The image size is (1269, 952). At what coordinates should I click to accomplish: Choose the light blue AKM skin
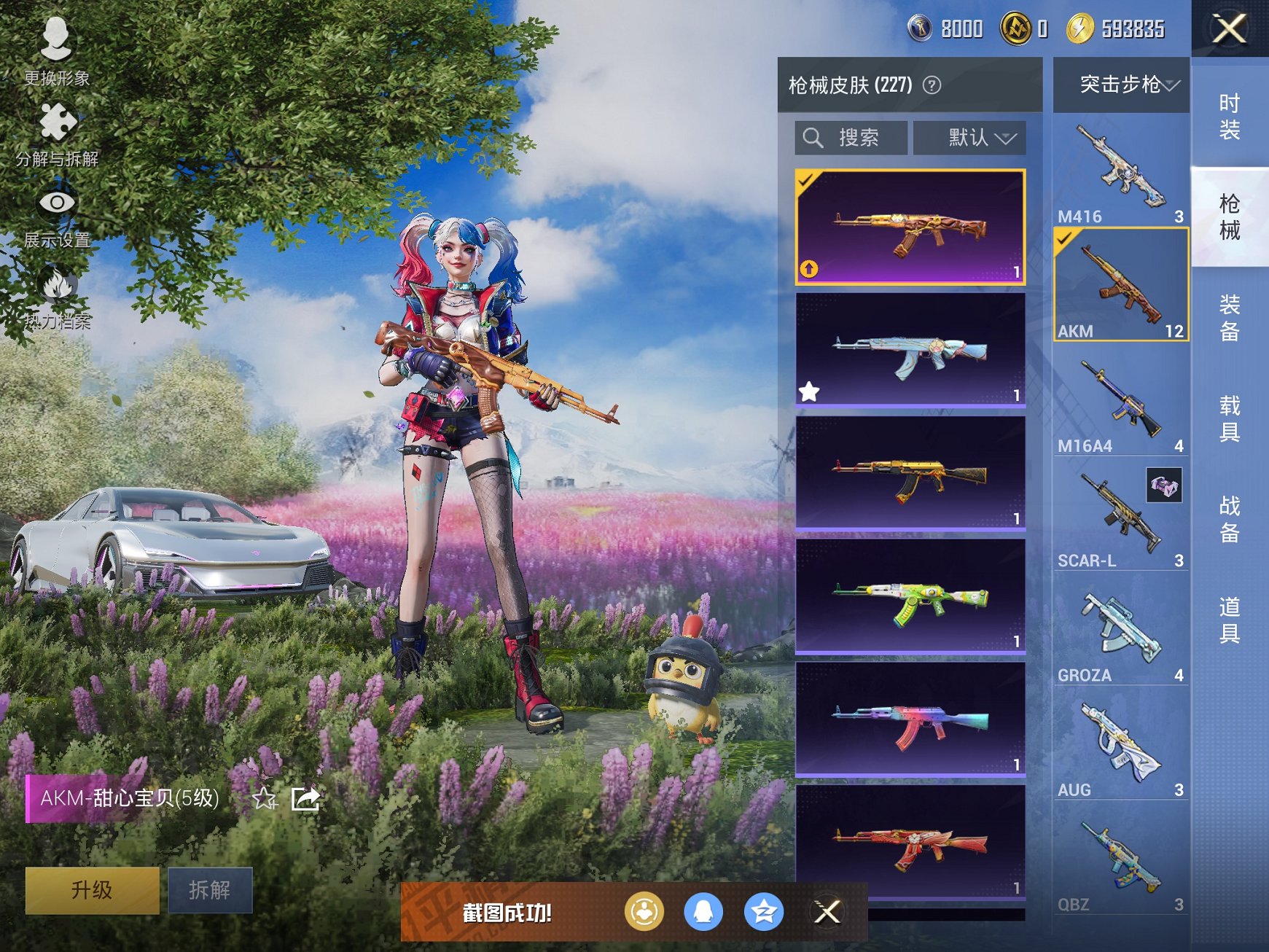coord(910,349)
